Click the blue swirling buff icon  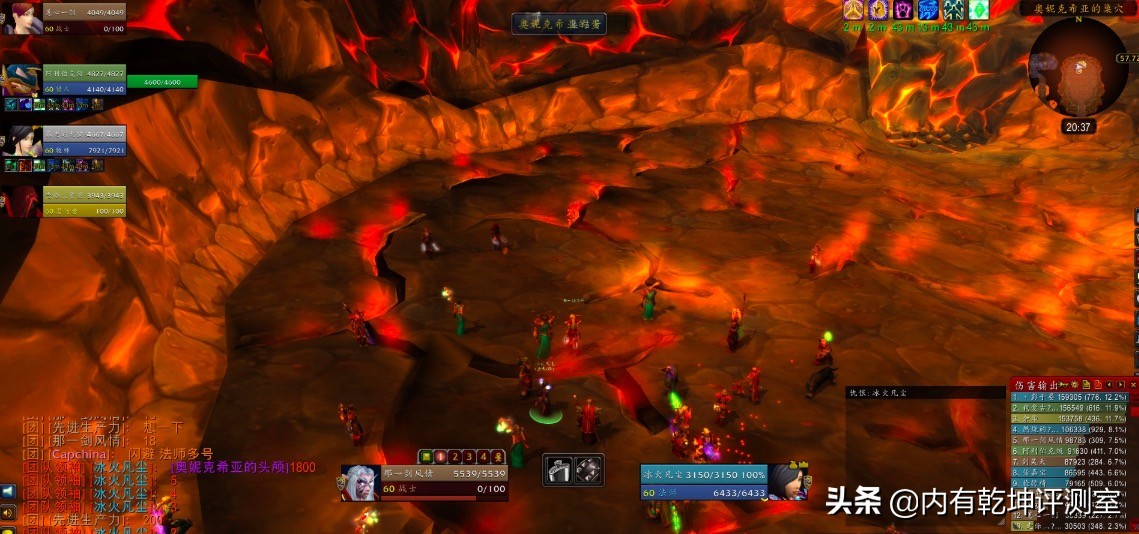pos(929,10)
